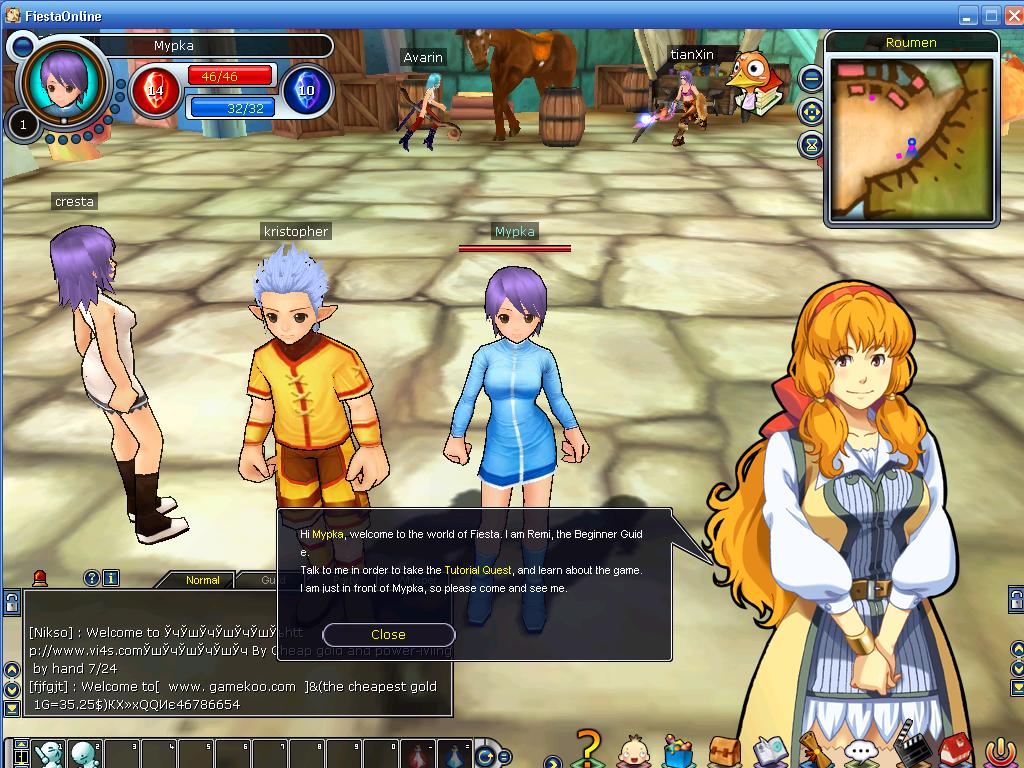Switch to the Normal chat tab
This screenshot has width=1024, height=768.
tap(203, 580)
